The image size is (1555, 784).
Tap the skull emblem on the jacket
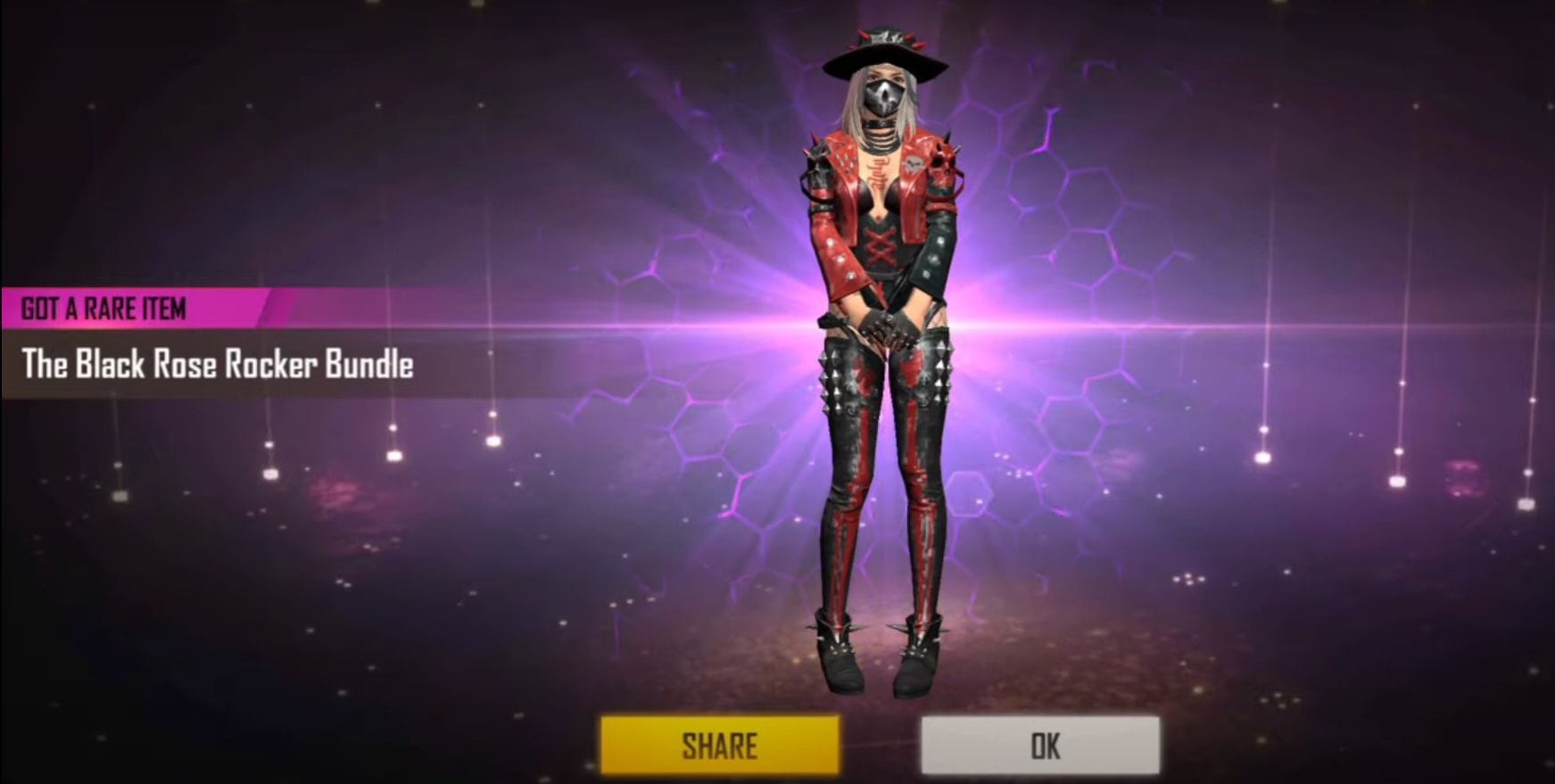913,164
